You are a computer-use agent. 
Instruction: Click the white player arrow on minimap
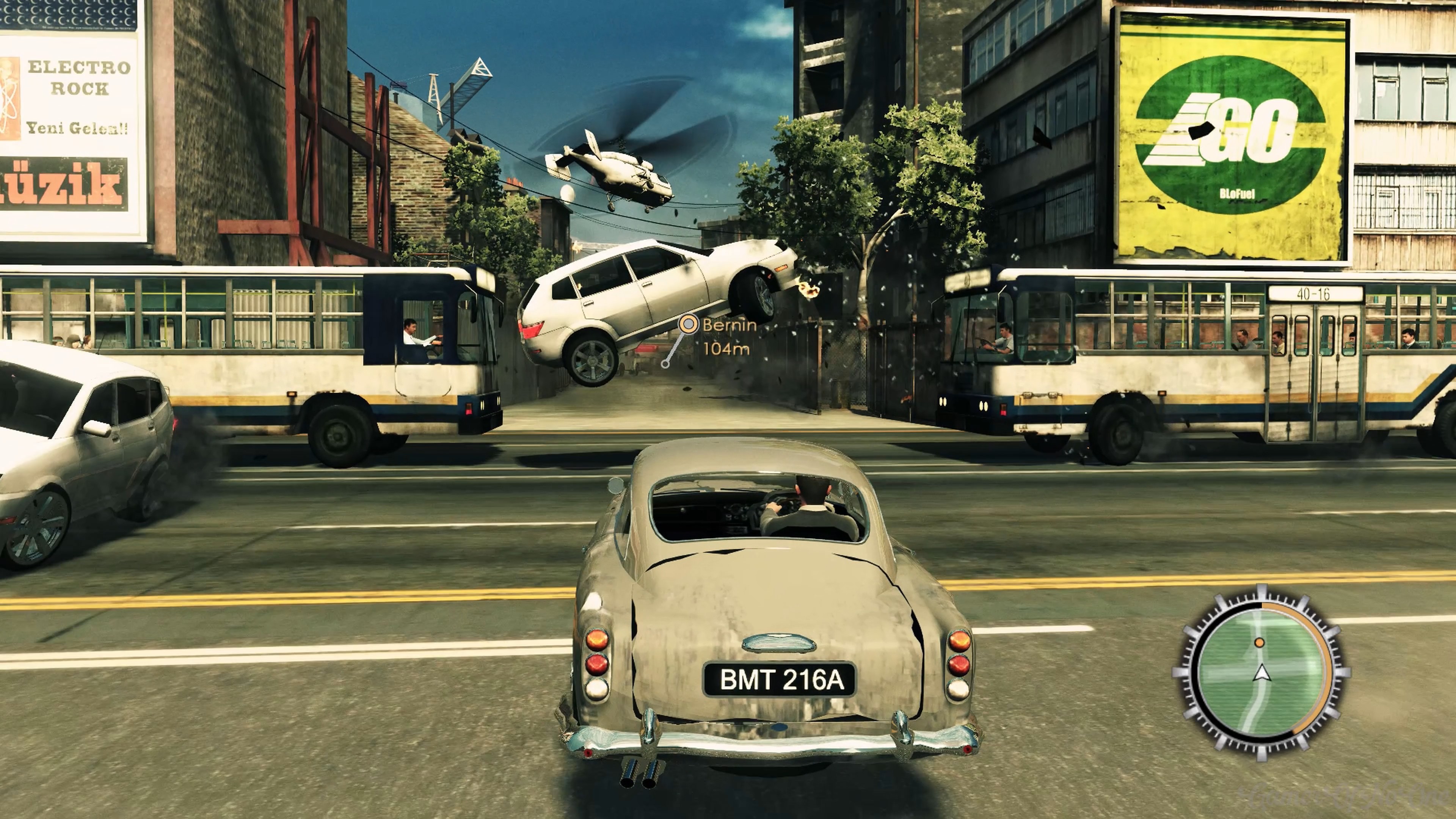[1261, 674]
